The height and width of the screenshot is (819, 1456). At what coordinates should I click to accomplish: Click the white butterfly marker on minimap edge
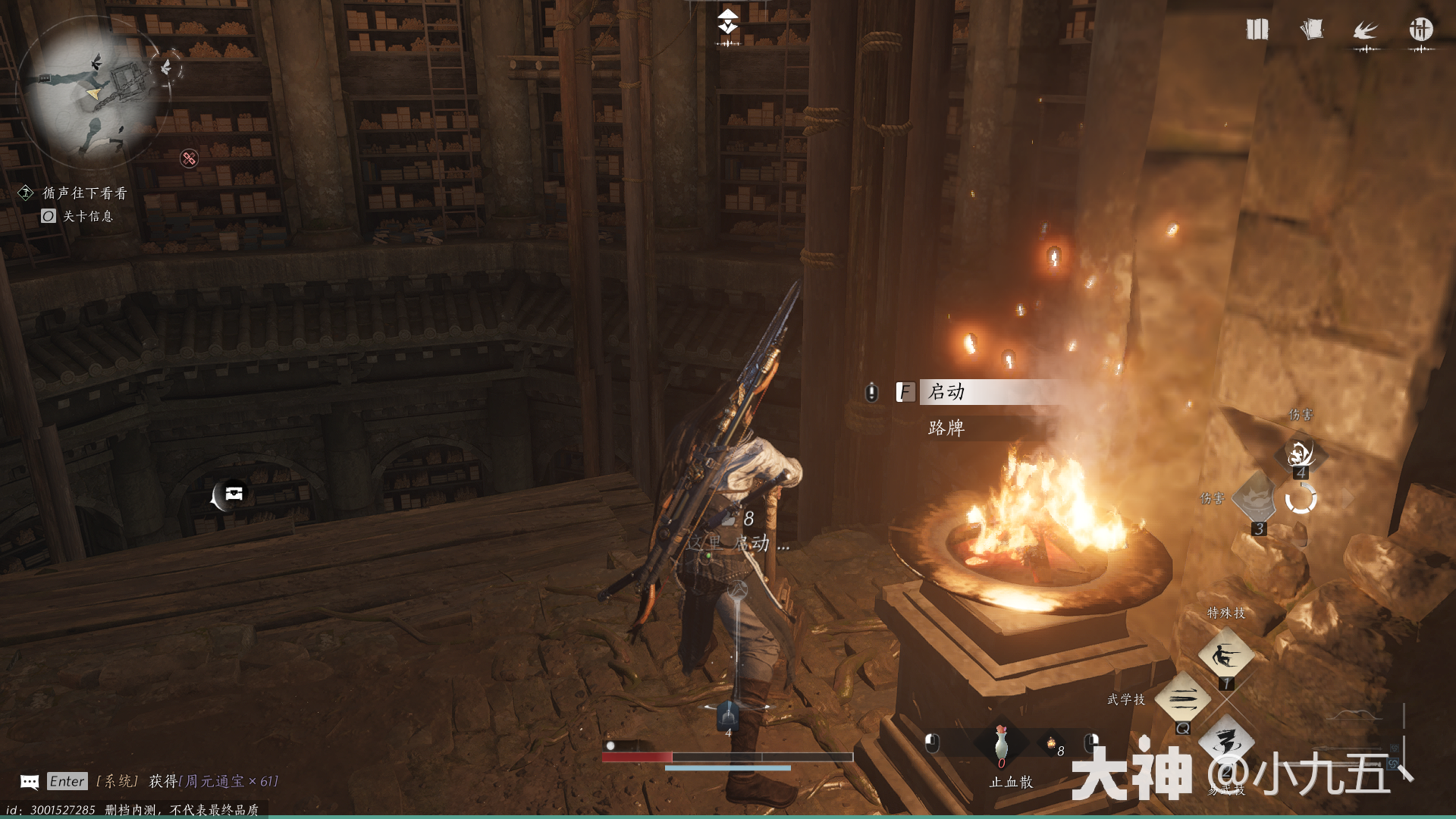click(167, 67)
